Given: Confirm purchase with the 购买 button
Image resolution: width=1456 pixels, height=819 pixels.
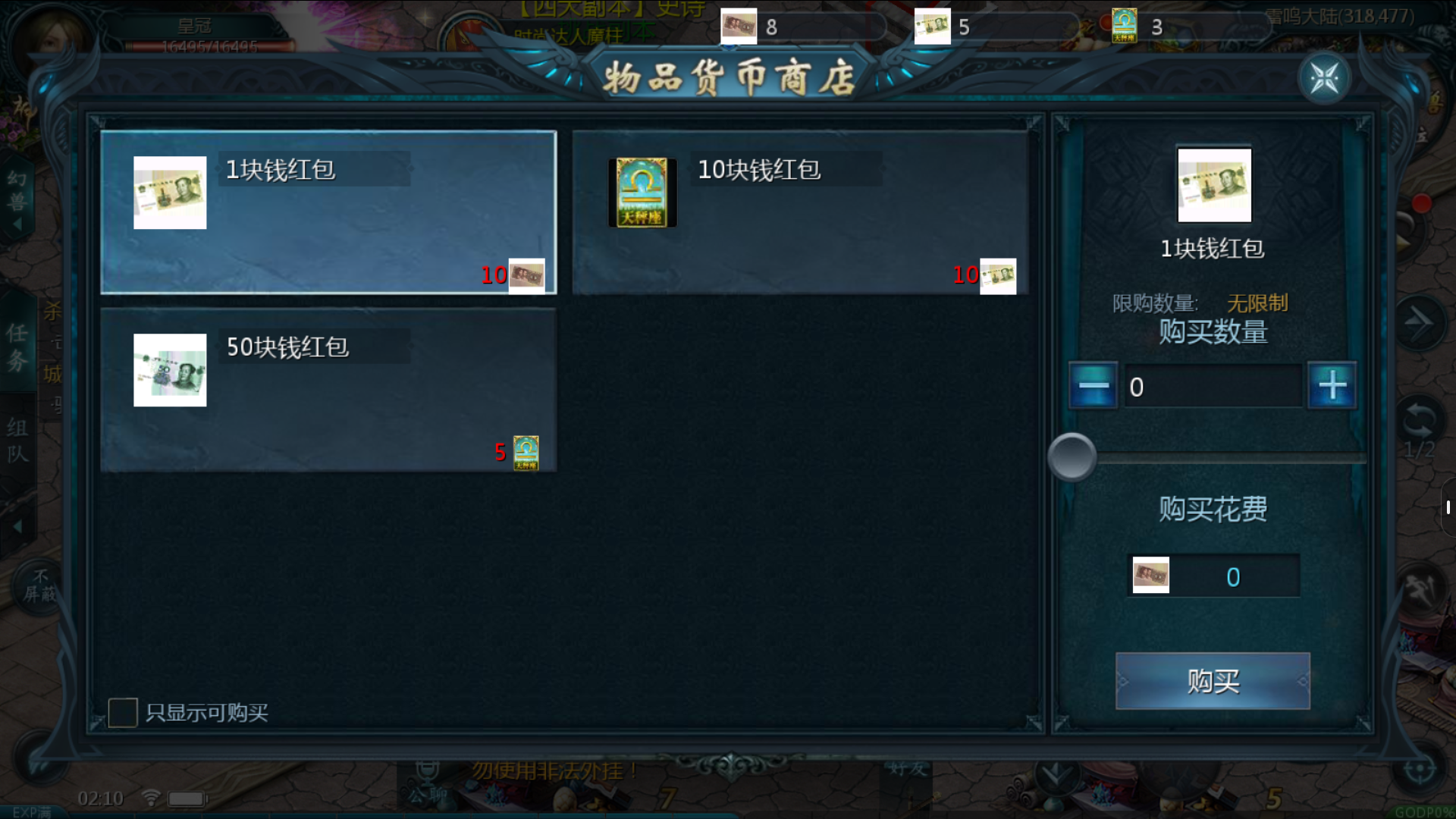Looking at the screenshot, I should click(1212, 681).
